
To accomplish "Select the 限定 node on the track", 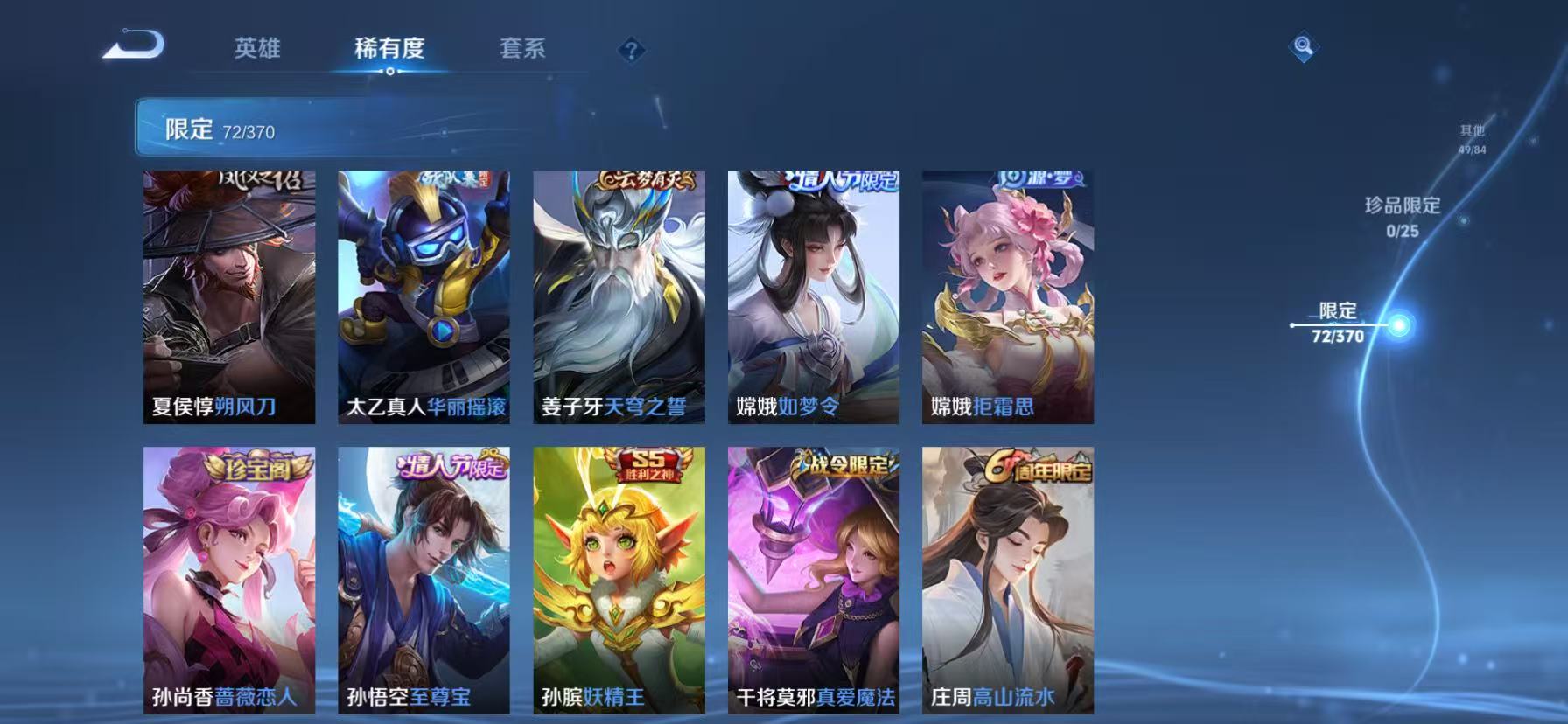I will point(1399,324).
